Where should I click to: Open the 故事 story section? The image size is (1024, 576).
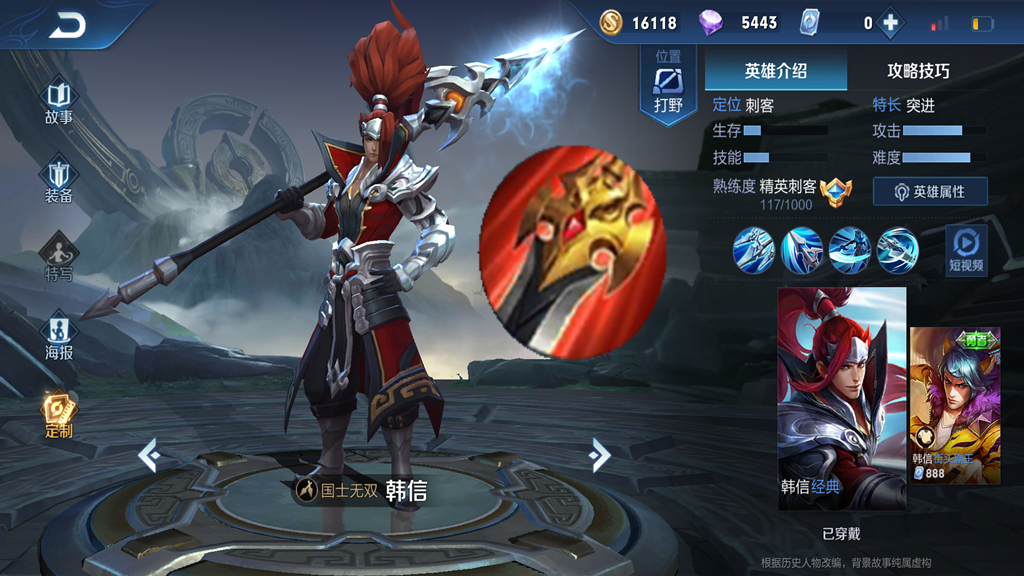coord(59,103)
